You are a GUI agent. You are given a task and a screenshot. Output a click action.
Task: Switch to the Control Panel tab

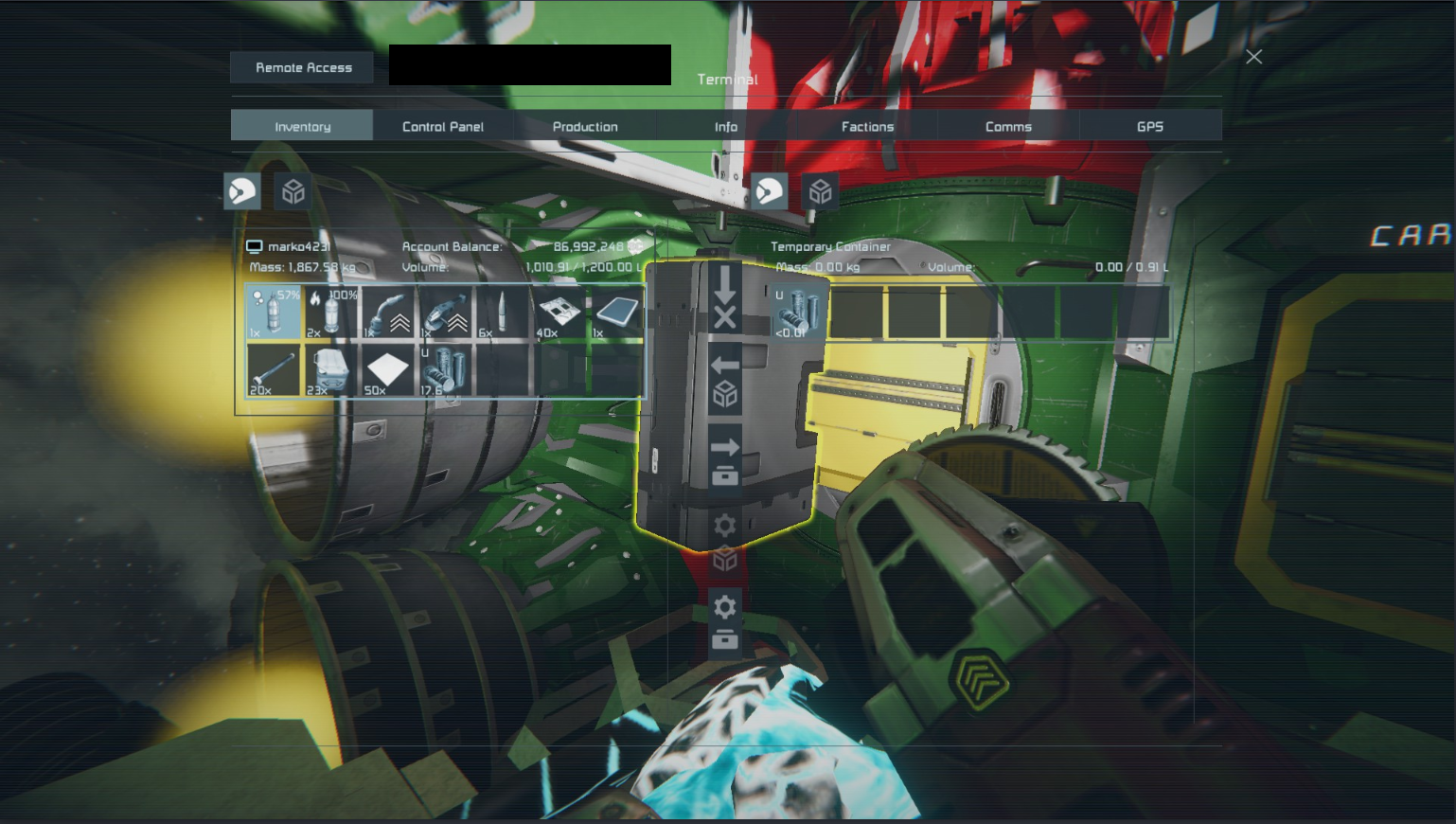pos(443,126)
